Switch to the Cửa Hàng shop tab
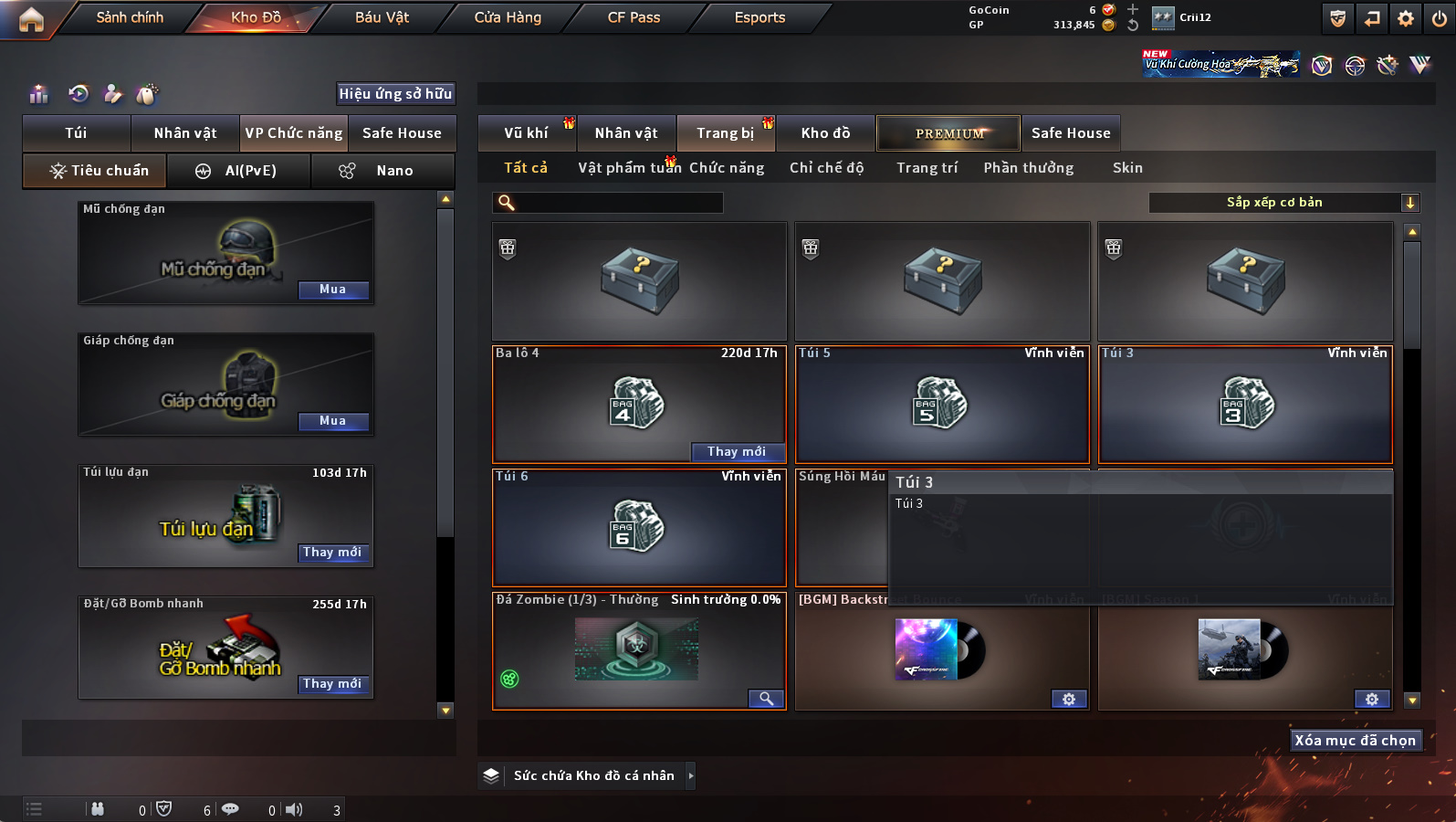Viewport: 1456px width, 822px height. (x=508, y=17)
